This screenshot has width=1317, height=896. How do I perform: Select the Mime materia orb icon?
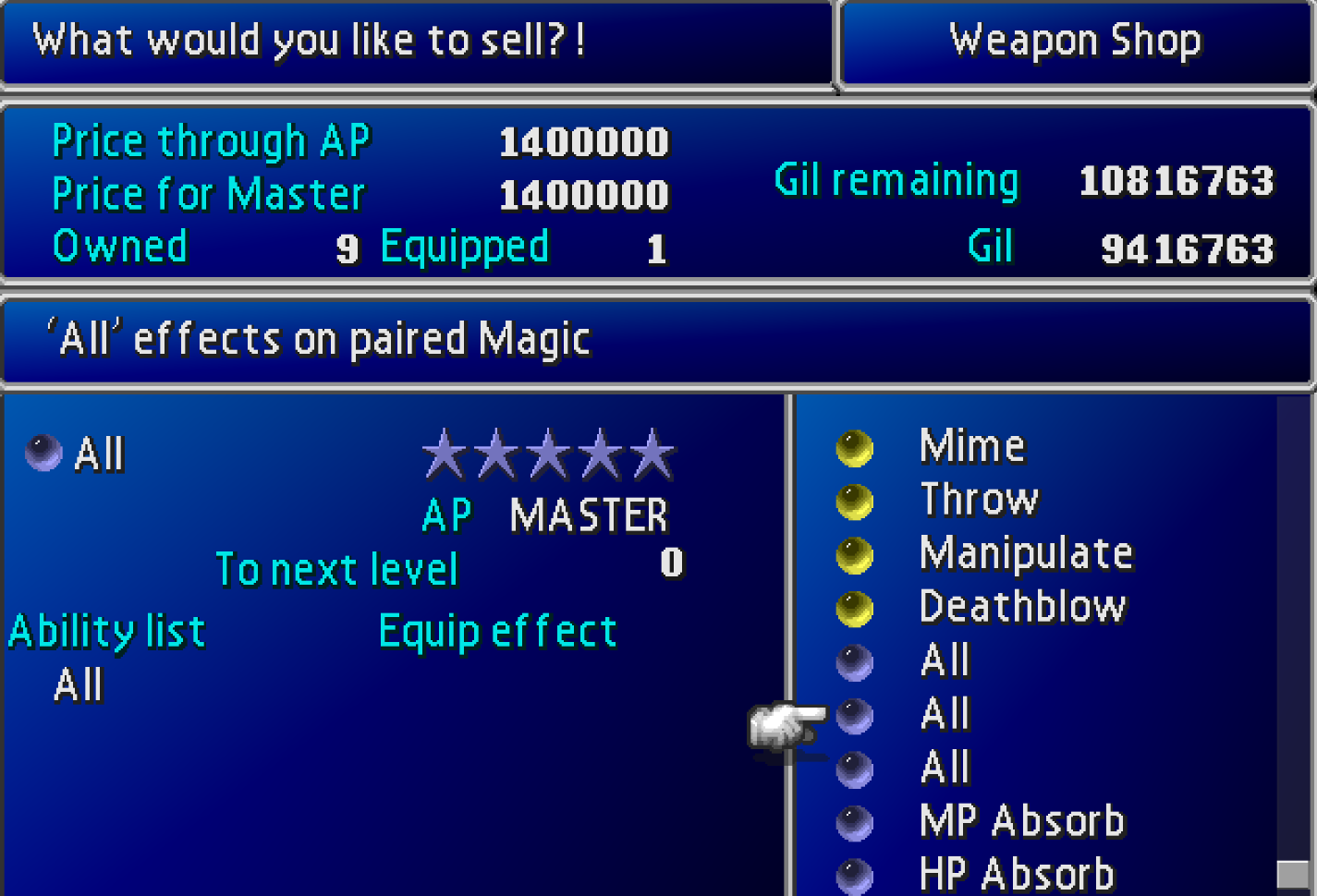click(x=856, y=447)
